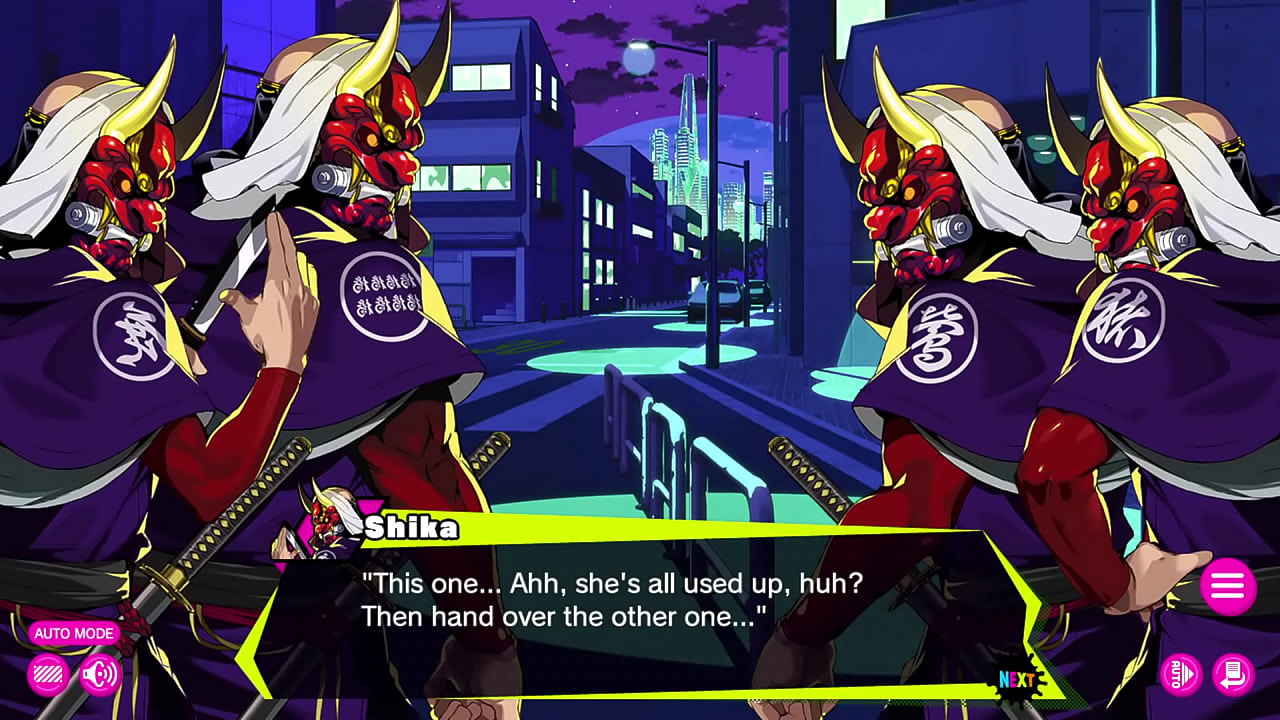Screen dimensions: 1280x720
Task: Toggle the AUTO play button
Action: [1181, 674]
